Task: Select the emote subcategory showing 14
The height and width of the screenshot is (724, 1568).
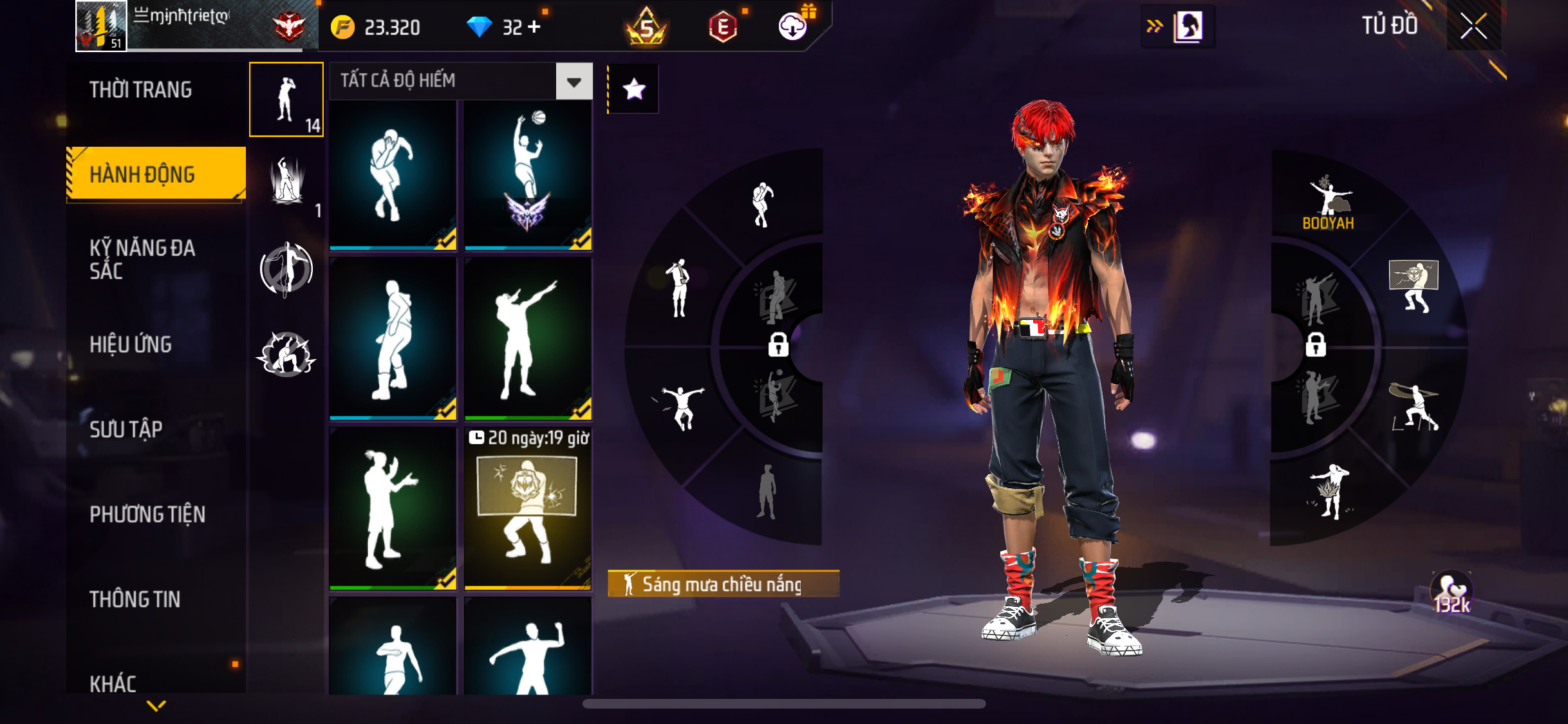Action: point(286,100)
